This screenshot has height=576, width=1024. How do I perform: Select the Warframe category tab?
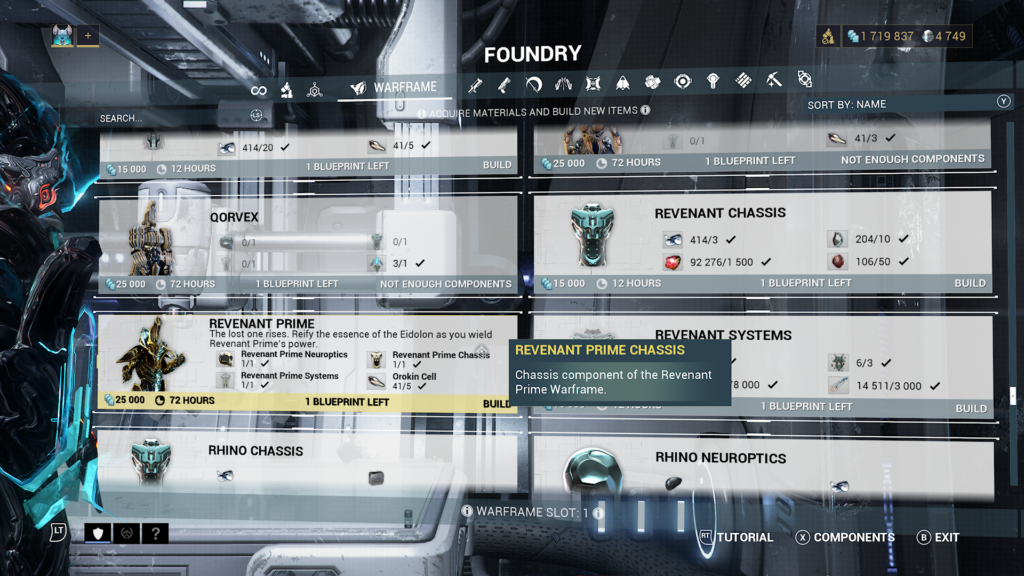click(x=394, y=88)
